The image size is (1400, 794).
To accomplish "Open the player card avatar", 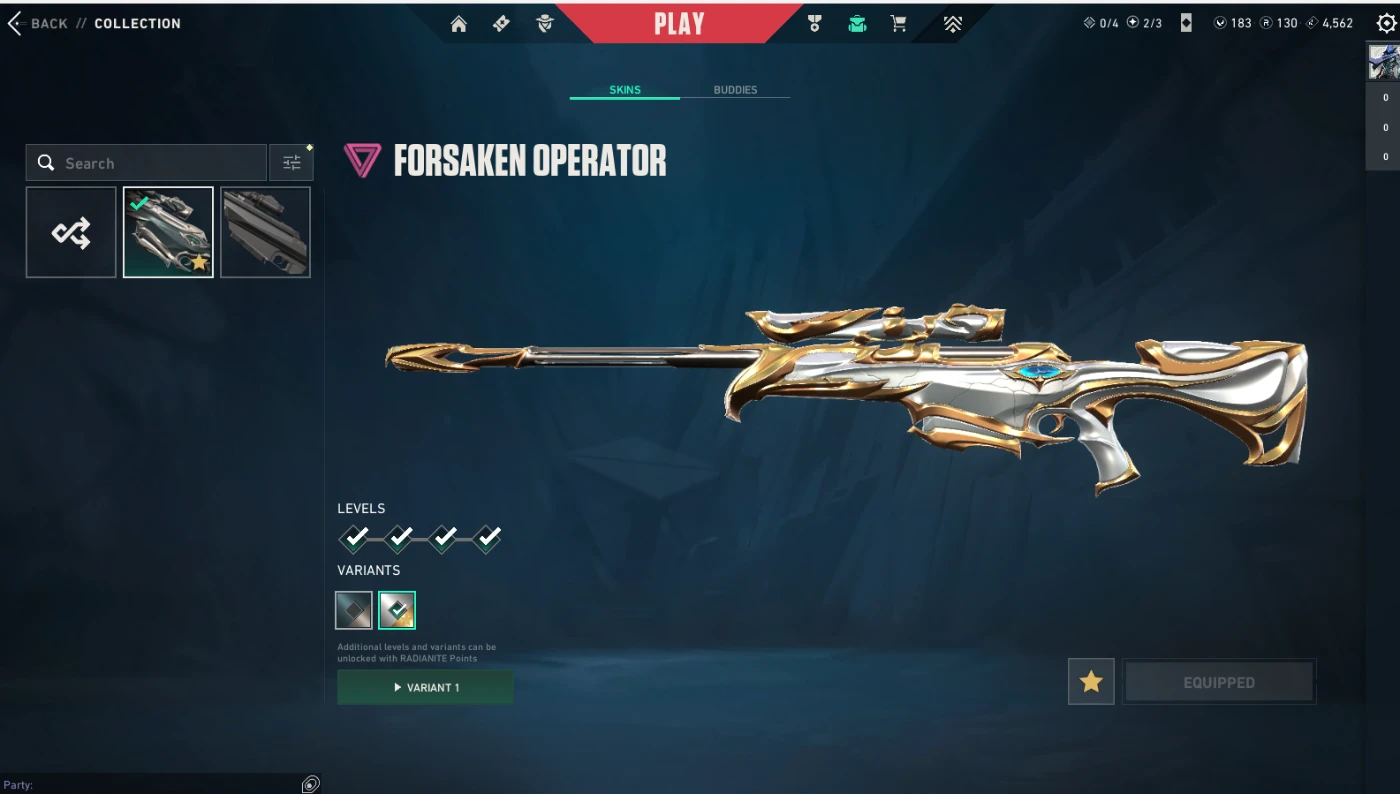I will (x=1383, y=62).
